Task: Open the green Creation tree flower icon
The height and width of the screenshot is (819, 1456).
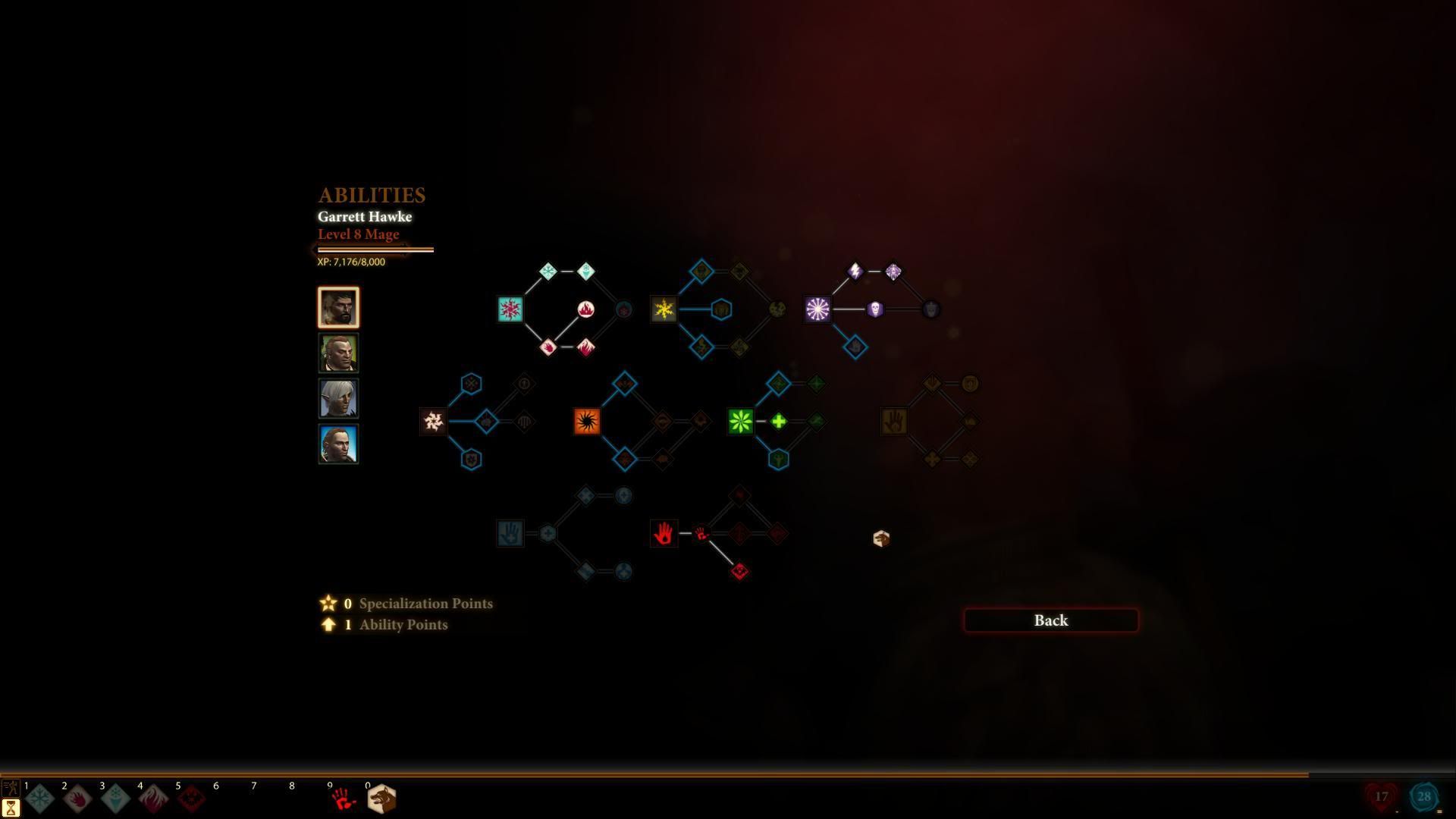Action: [x=740, y=422]
